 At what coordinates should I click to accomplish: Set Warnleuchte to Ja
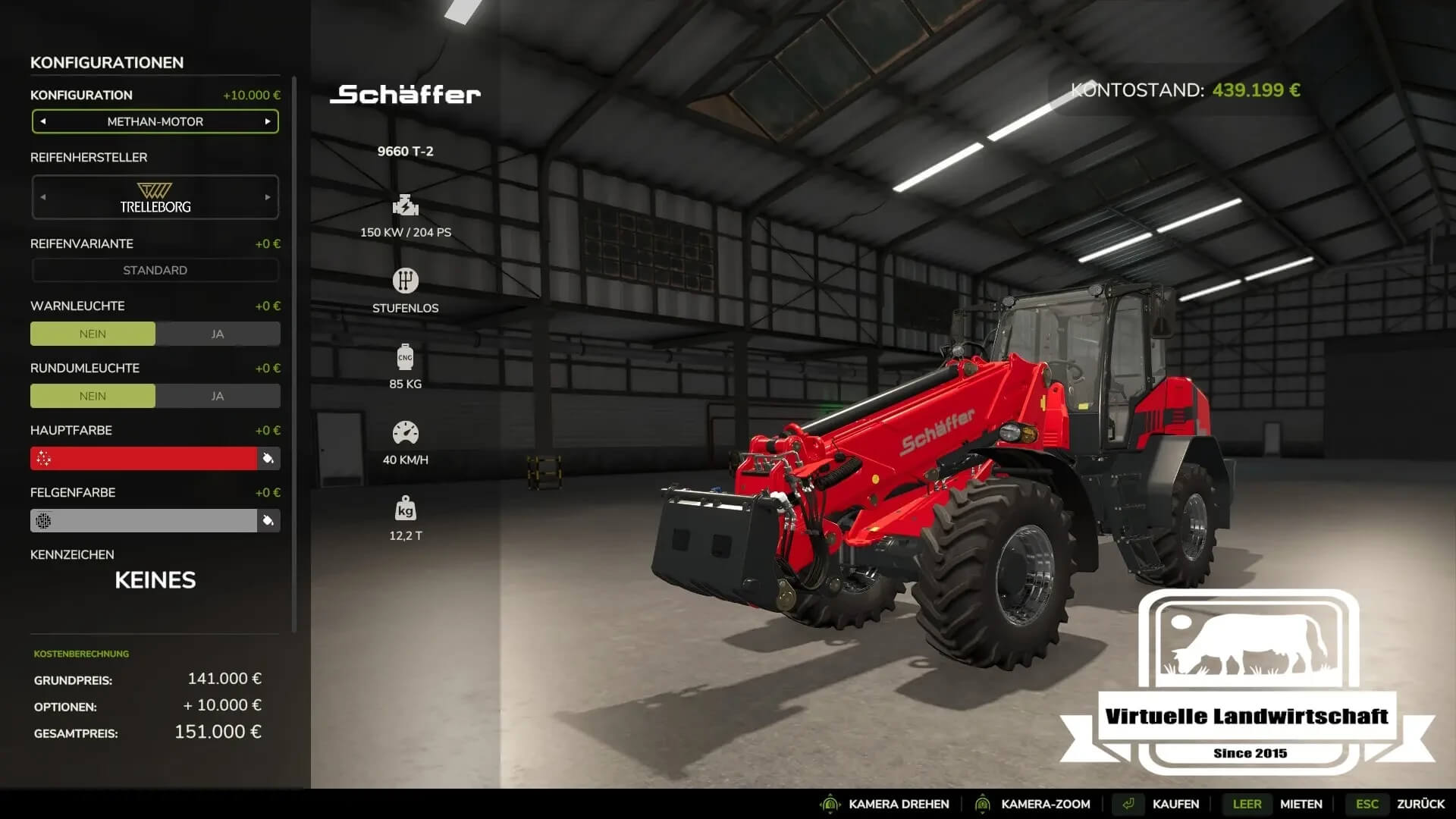(218, 334)
